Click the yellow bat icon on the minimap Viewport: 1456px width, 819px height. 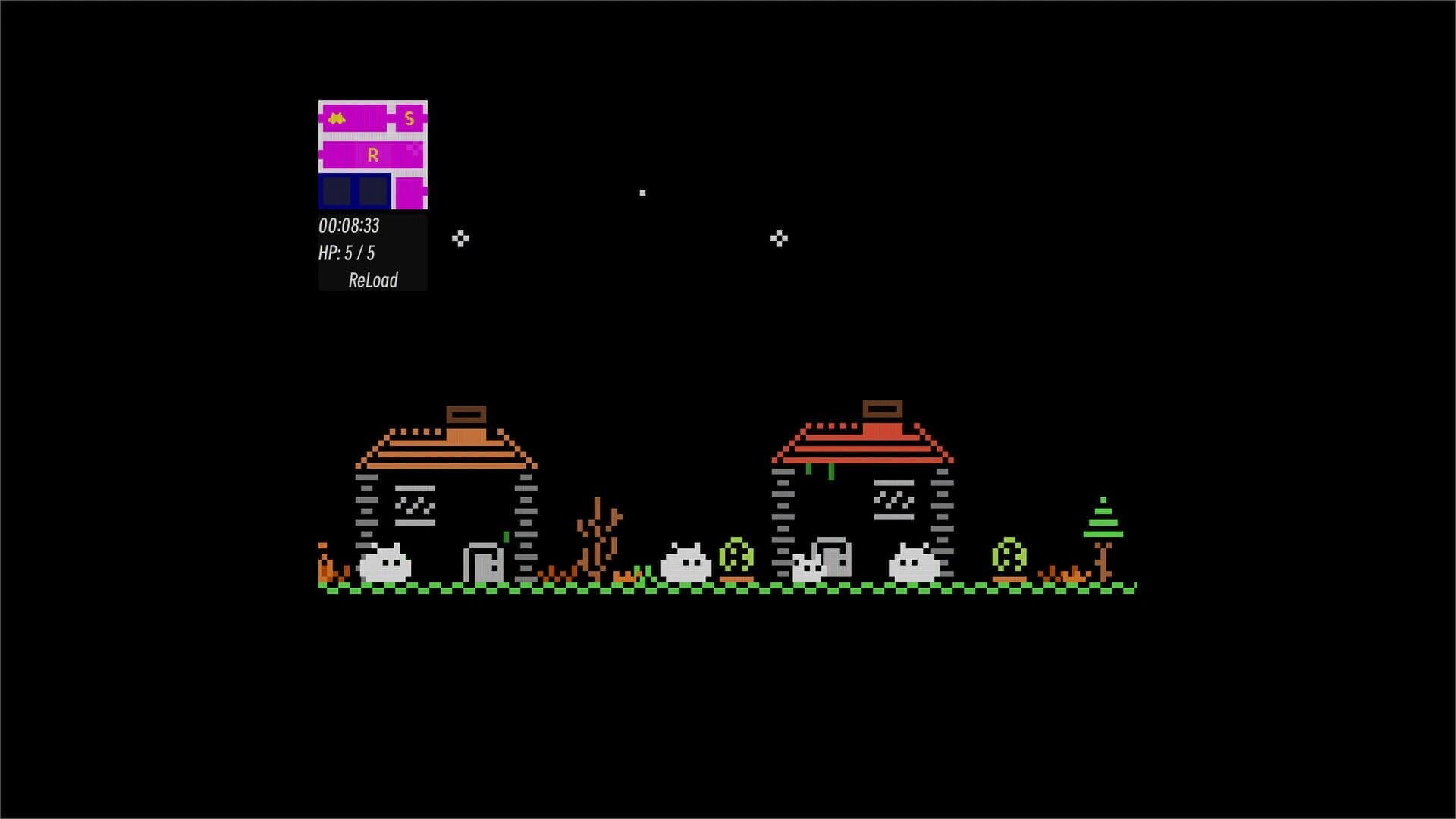[x=336, y=118]
